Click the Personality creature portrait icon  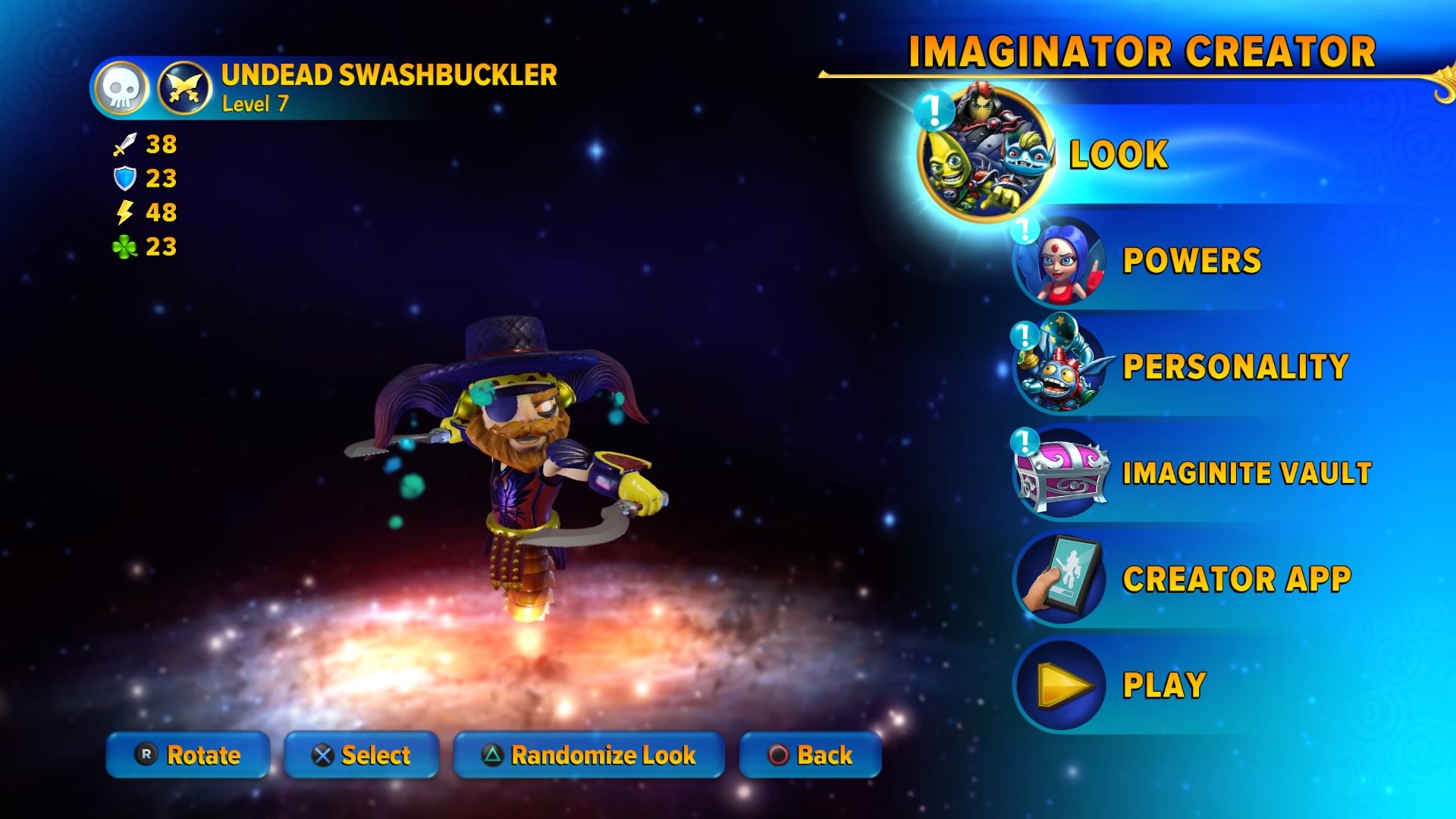pyautogui.click(x=1059, y=366)
